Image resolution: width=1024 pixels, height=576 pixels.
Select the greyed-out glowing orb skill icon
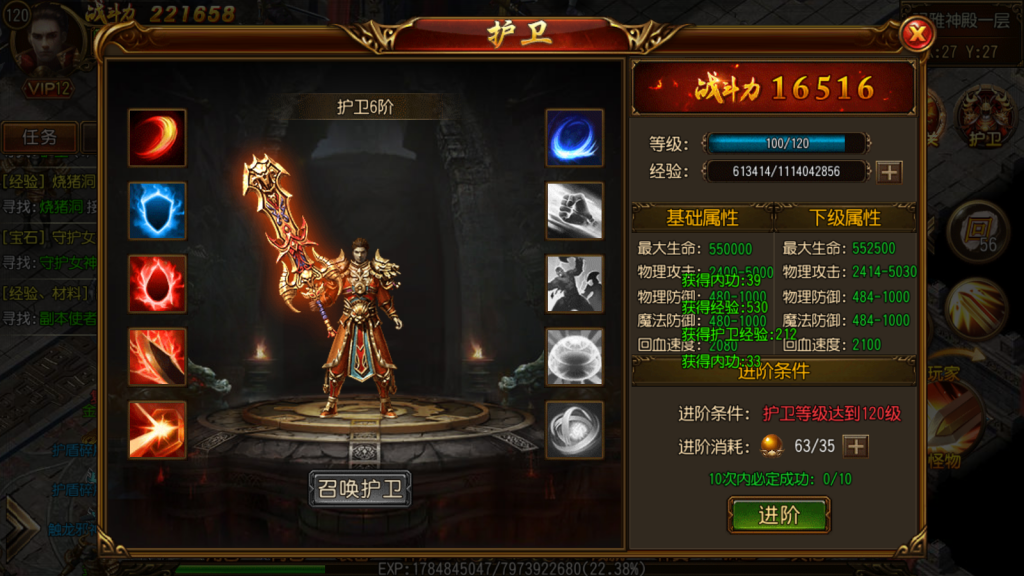(574, 357)
